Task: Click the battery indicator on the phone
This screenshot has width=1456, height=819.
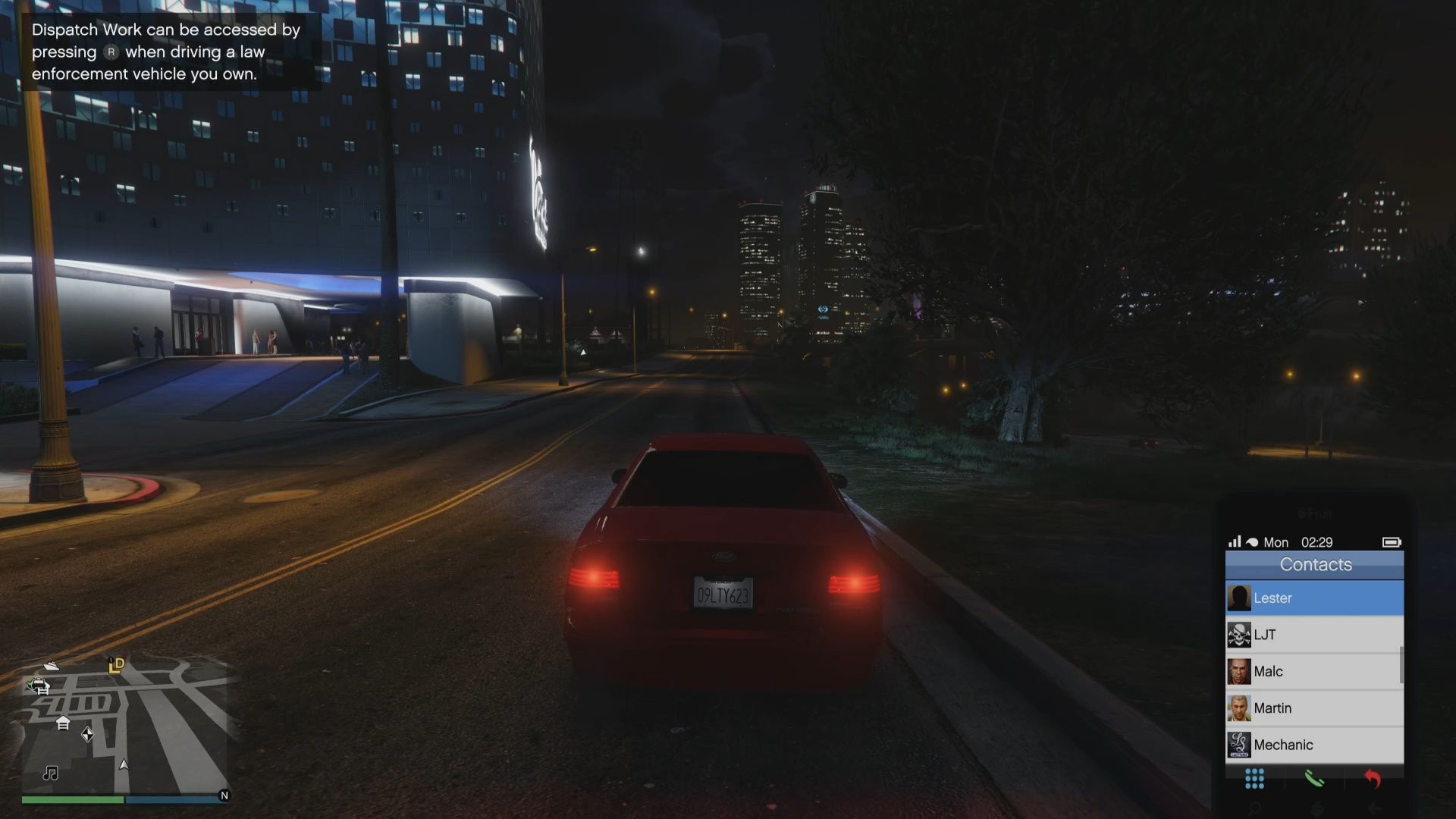Action: [1392, 542]
